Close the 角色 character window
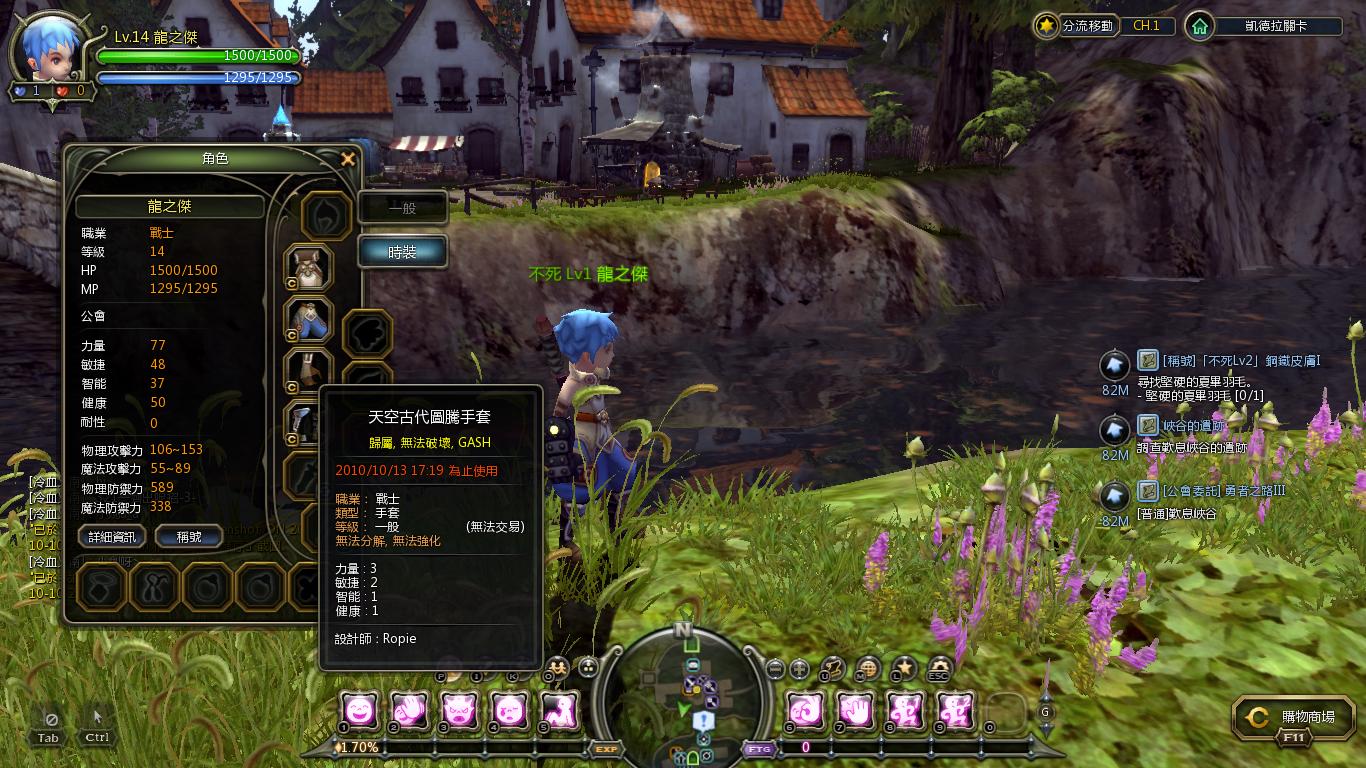Image resolution: width=1366 pixels, height=768 pixels. (348, 159)
